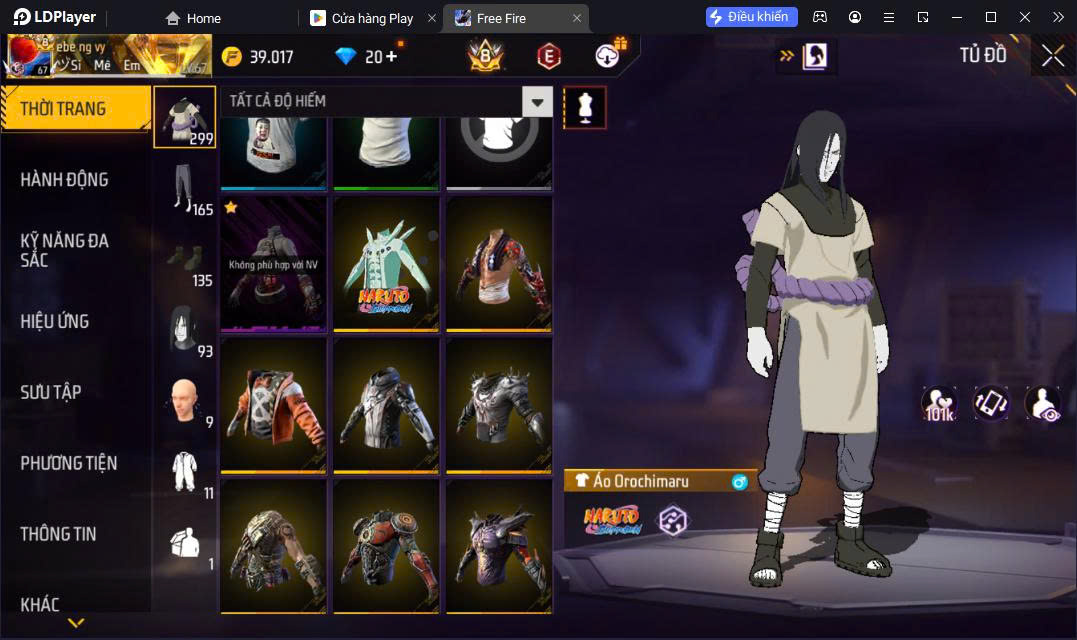Toggle the eye visibility icon beside the character
Image resolution: width=1077 pixels, height=640 pixels.
pos(1043,403)
